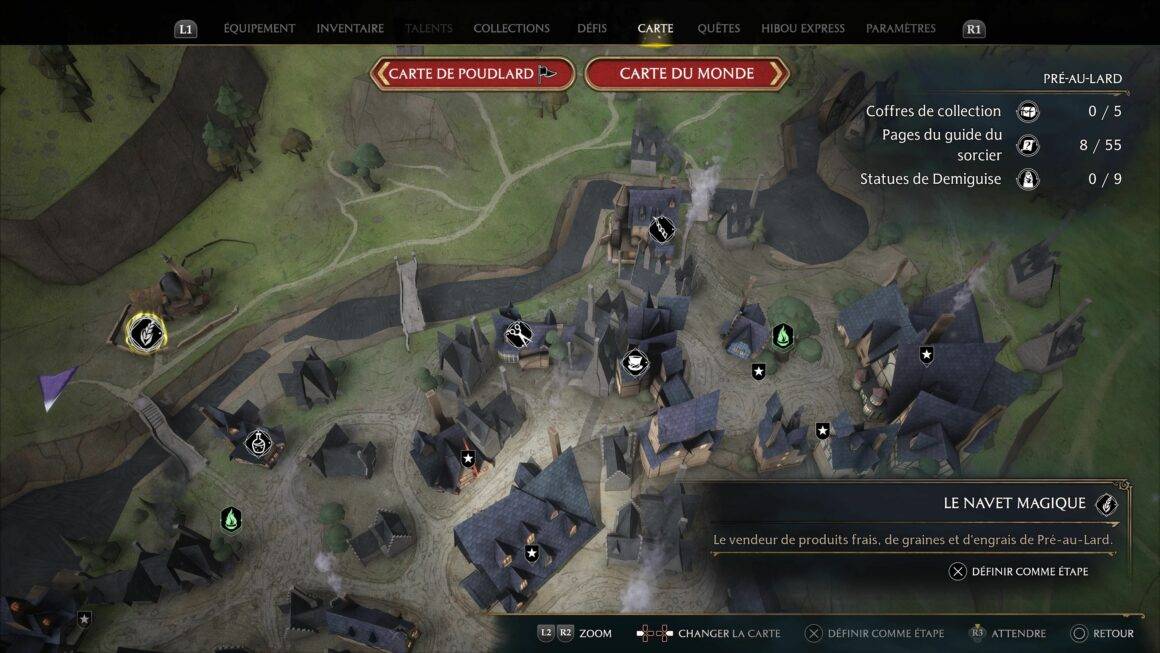Select the Carte tab
The height and width of the screenshot is (653, 1160).
click(655, 29)
